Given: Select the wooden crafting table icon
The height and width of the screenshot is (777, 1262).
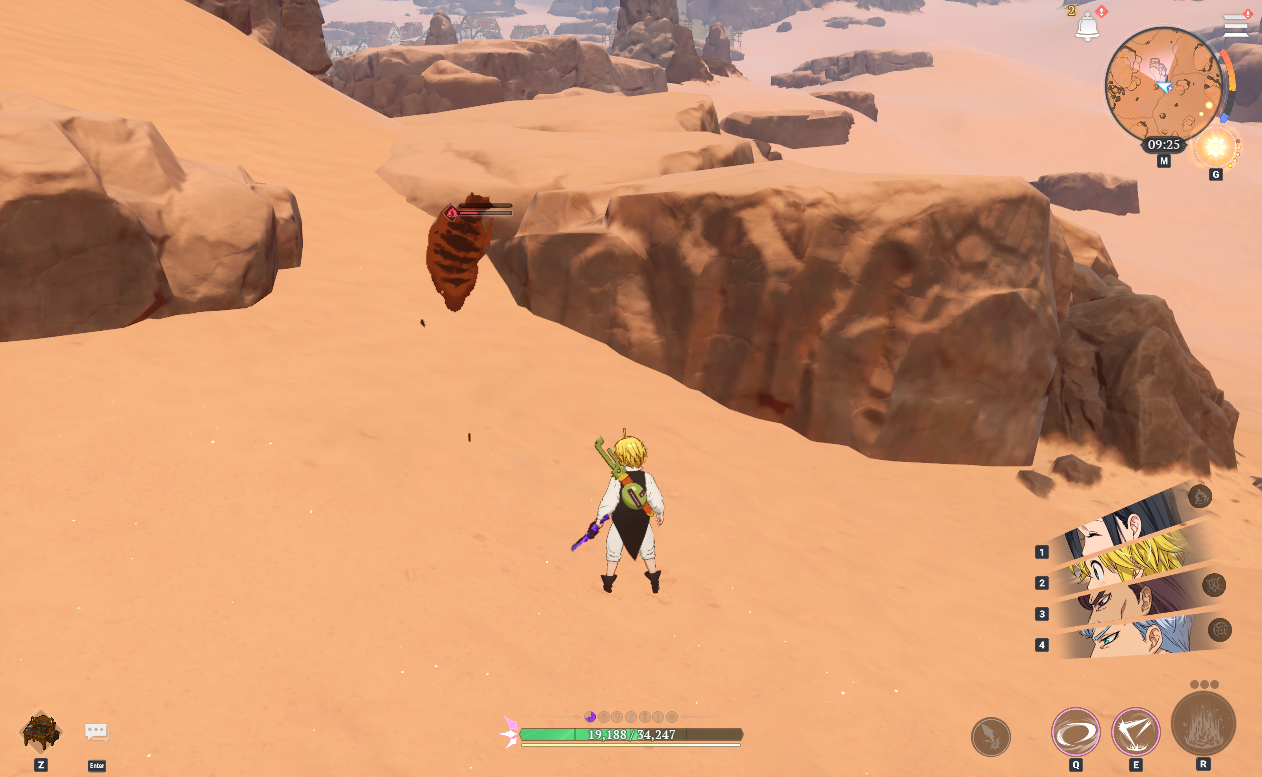Looking at the screenshot, I should tap(41, 732).
